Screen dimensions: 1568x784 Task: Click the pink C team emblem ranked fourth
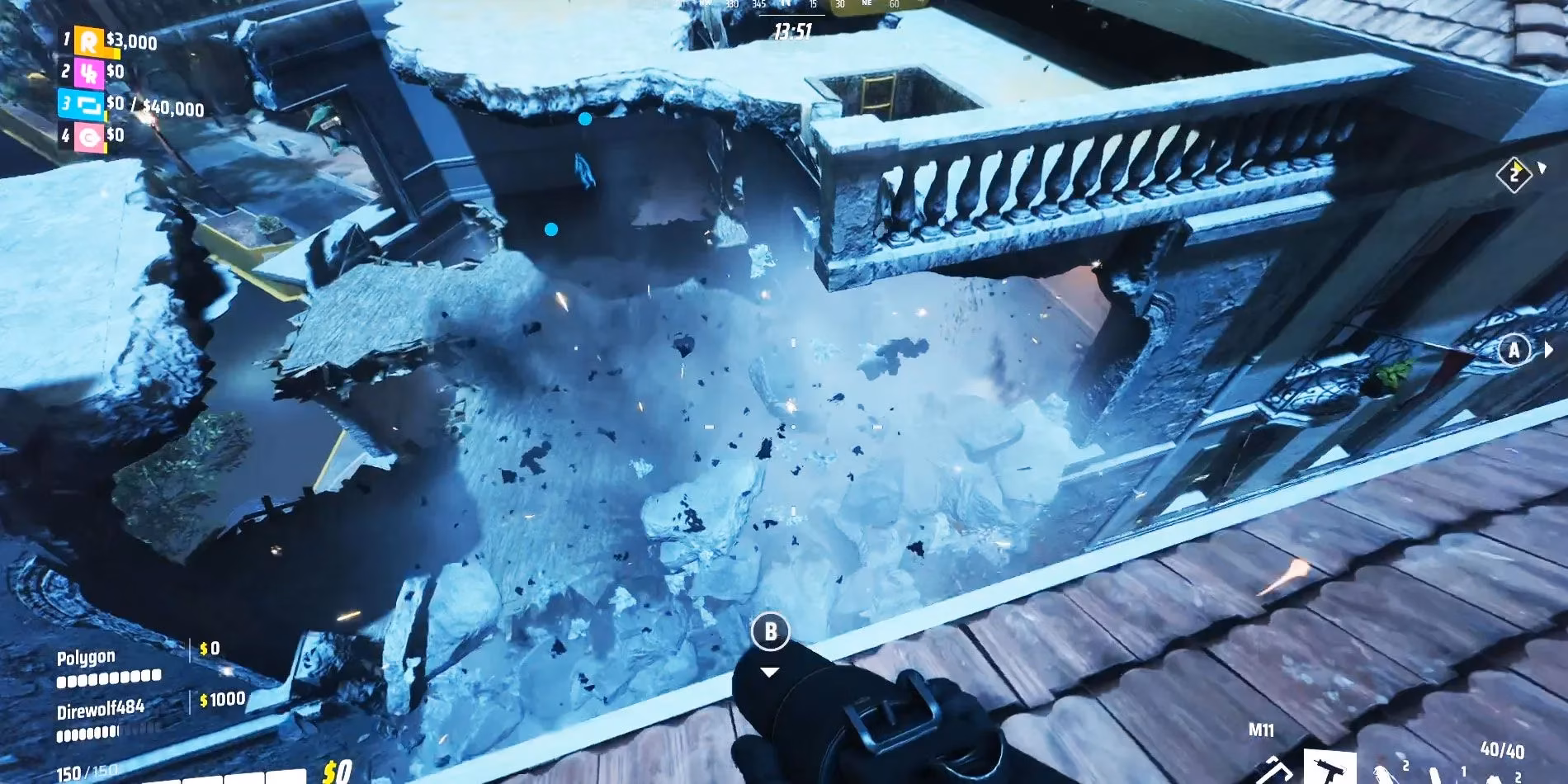pos(89,136)
